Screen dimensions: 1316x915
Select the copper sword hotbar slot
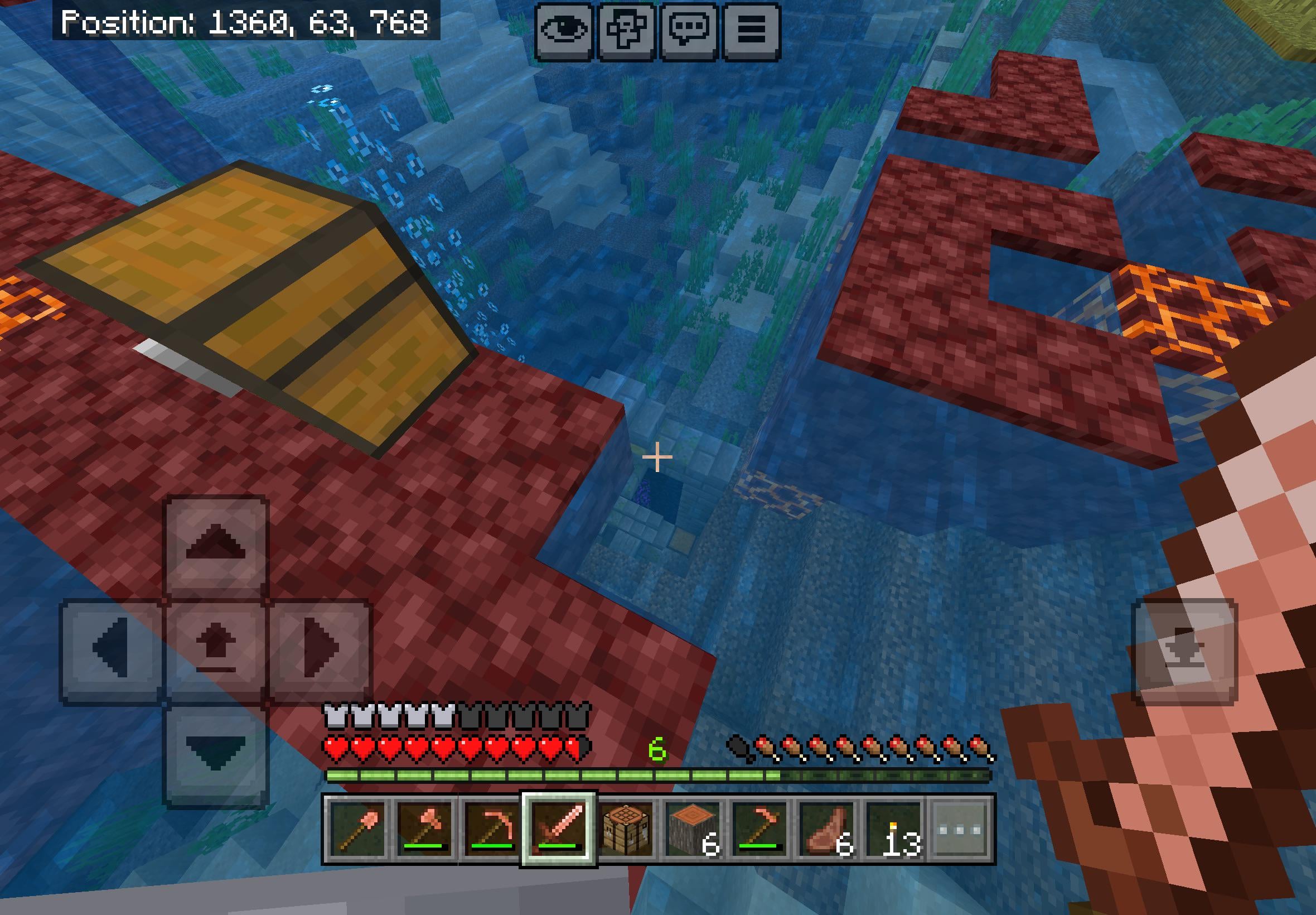coord(559,829)
